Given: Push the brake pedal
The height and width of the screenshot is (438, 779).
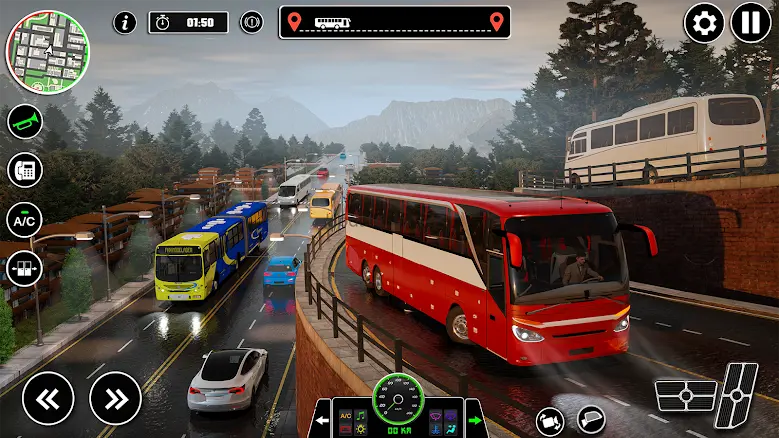Looking at the screenshot, I should [684, 397].
